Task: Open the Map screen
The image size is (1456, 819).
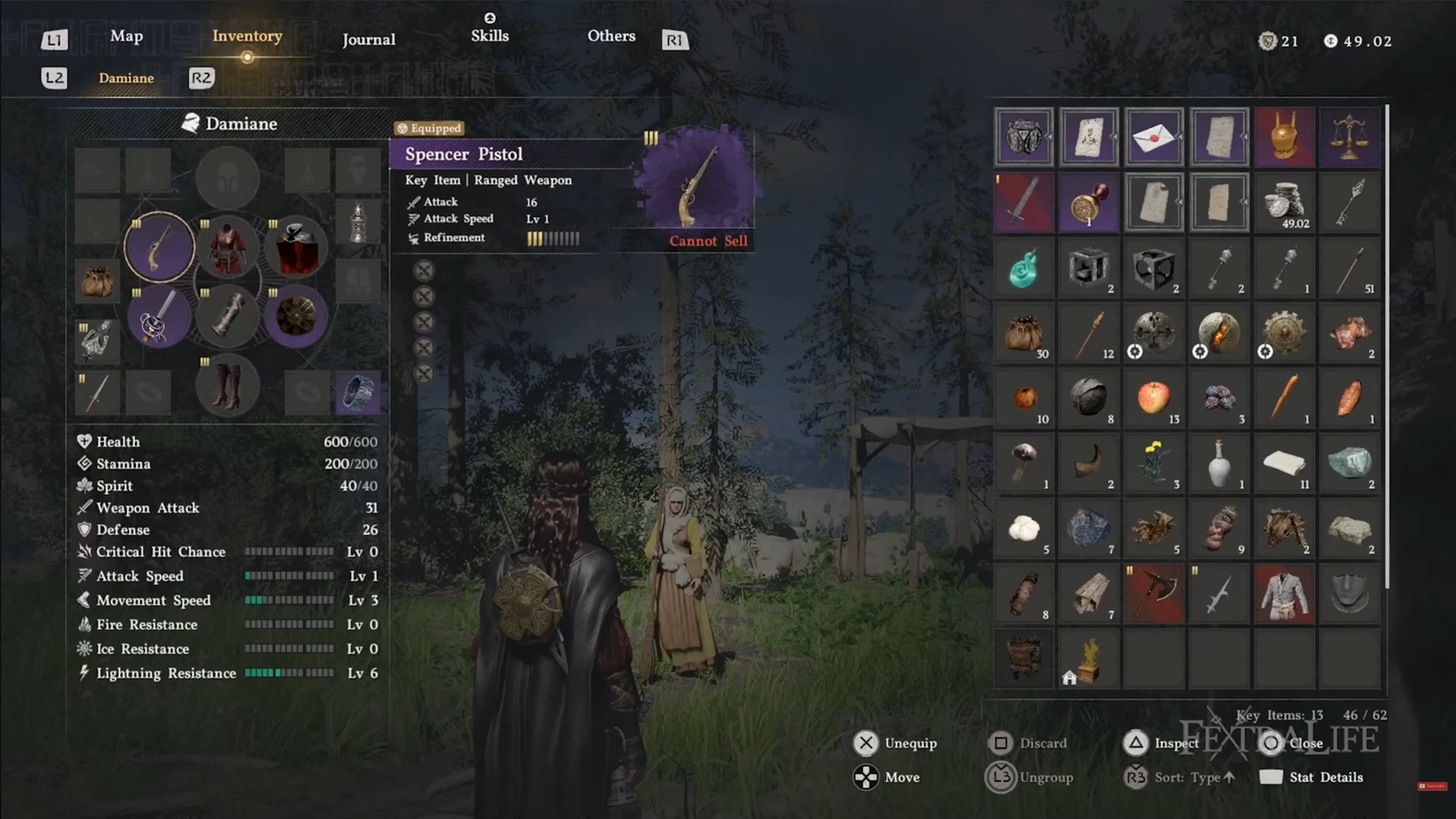Action: [x=126, y=36]
